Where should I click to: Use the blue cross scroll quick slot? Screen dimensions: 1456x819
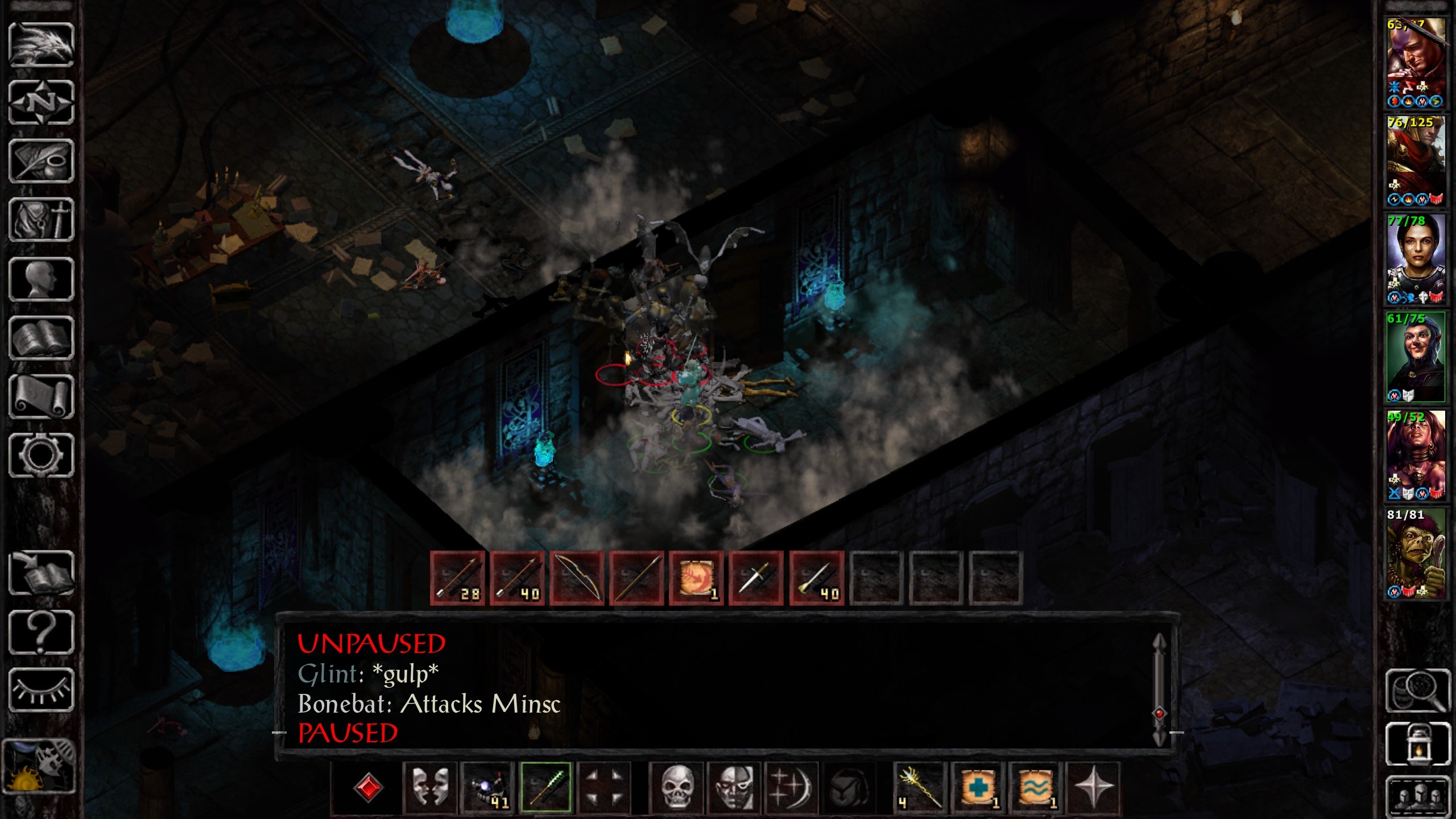(x=978, y=788)
